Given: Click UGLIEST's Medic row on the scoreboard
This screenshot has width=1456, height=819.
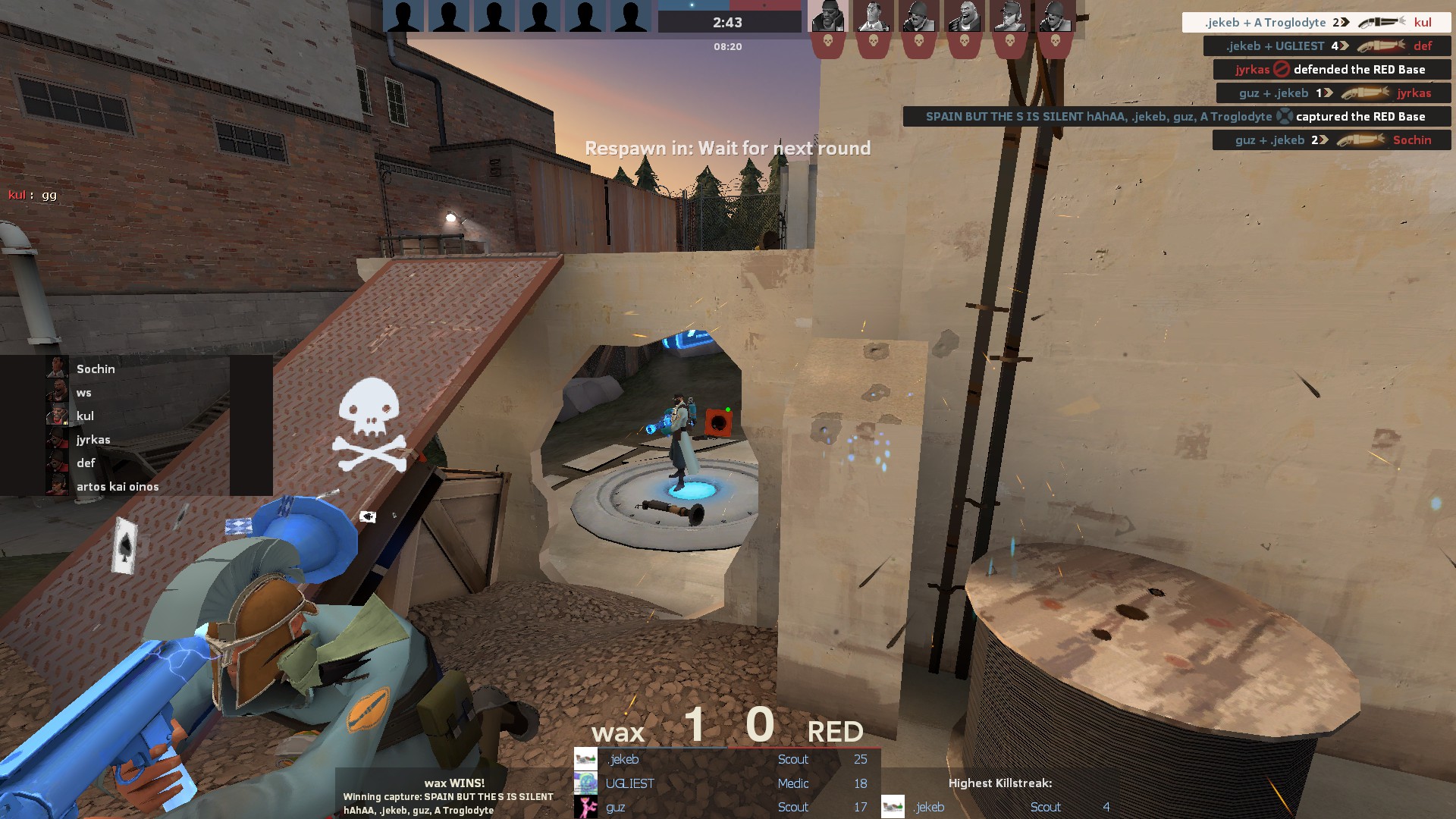Looking at the screenshot, I should tap(726, 783).
